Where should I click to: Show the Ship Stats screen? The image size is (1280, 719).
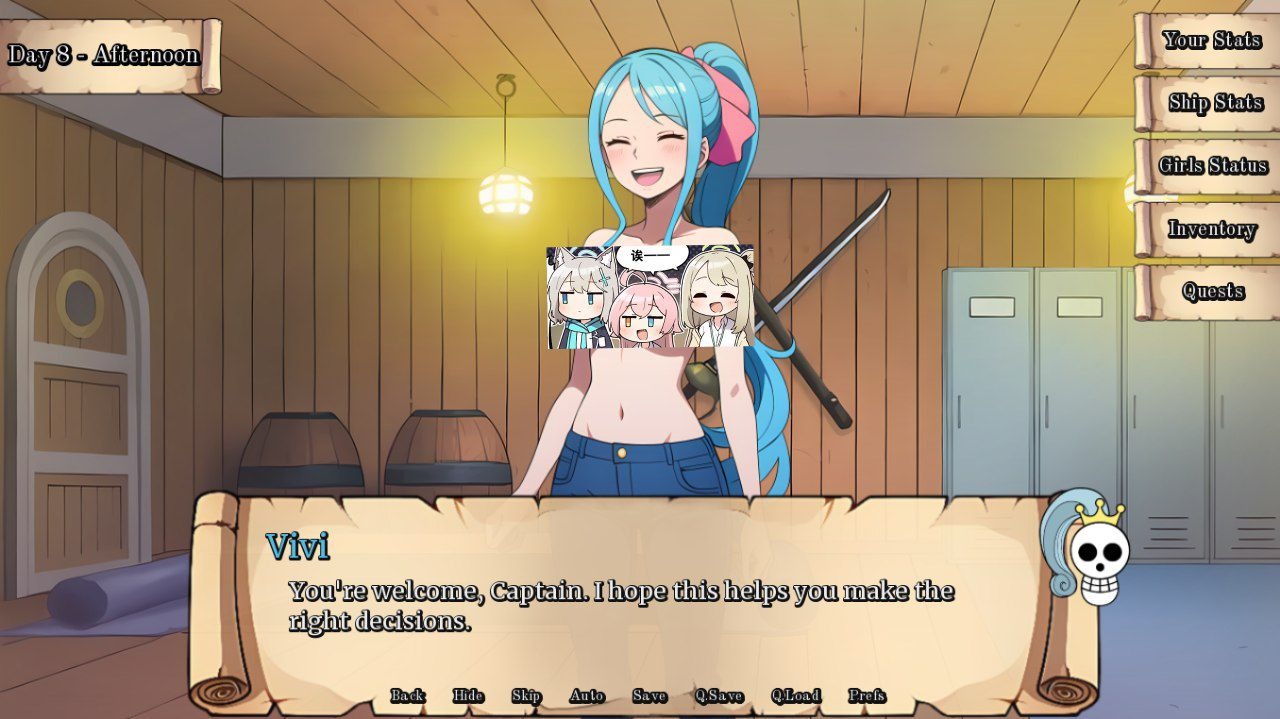pos(1214,103)
